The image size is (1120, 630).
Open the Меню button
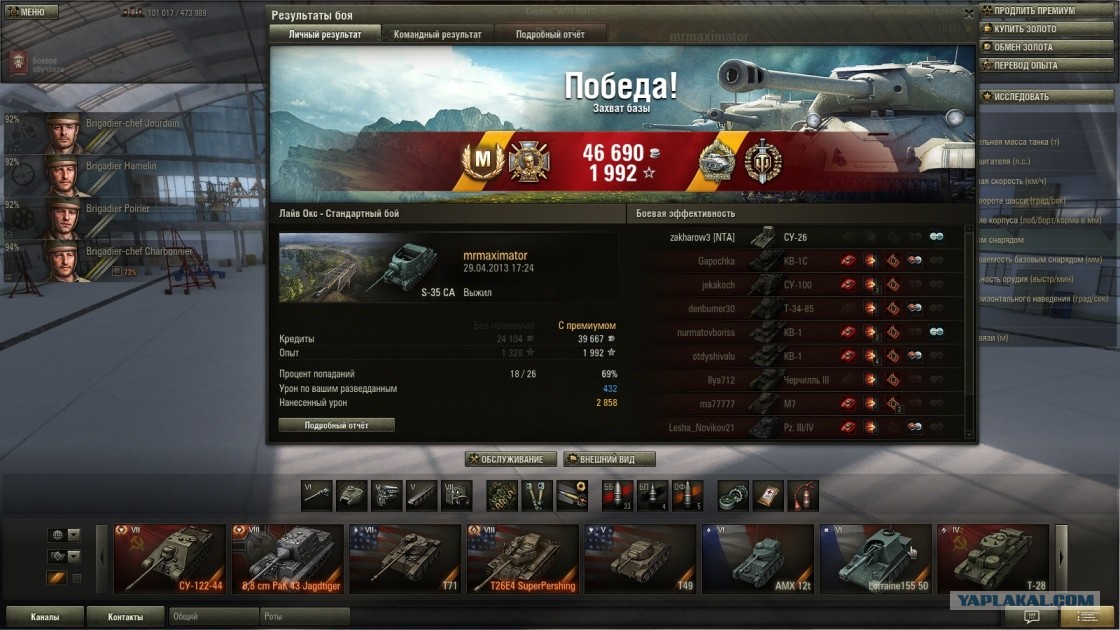pos(27,12)
